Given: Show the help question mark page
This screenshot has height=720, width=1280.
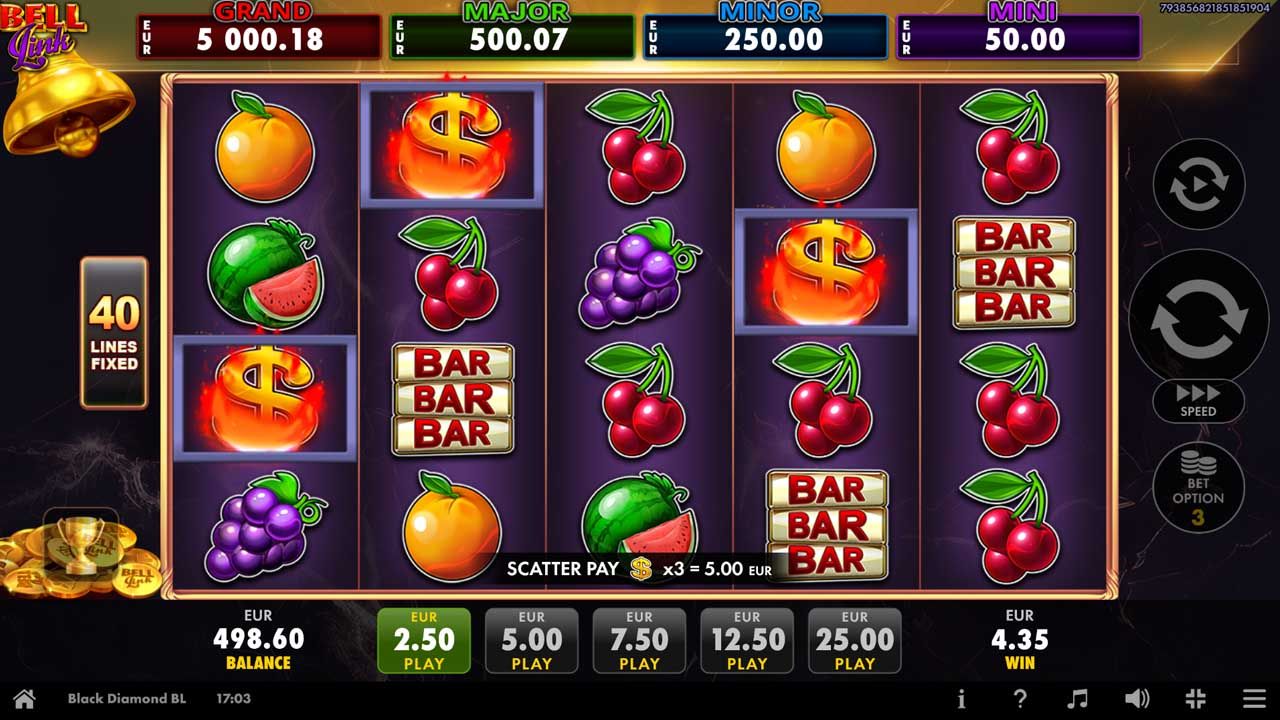Looking at the screenshot, I should (1020, 699).
